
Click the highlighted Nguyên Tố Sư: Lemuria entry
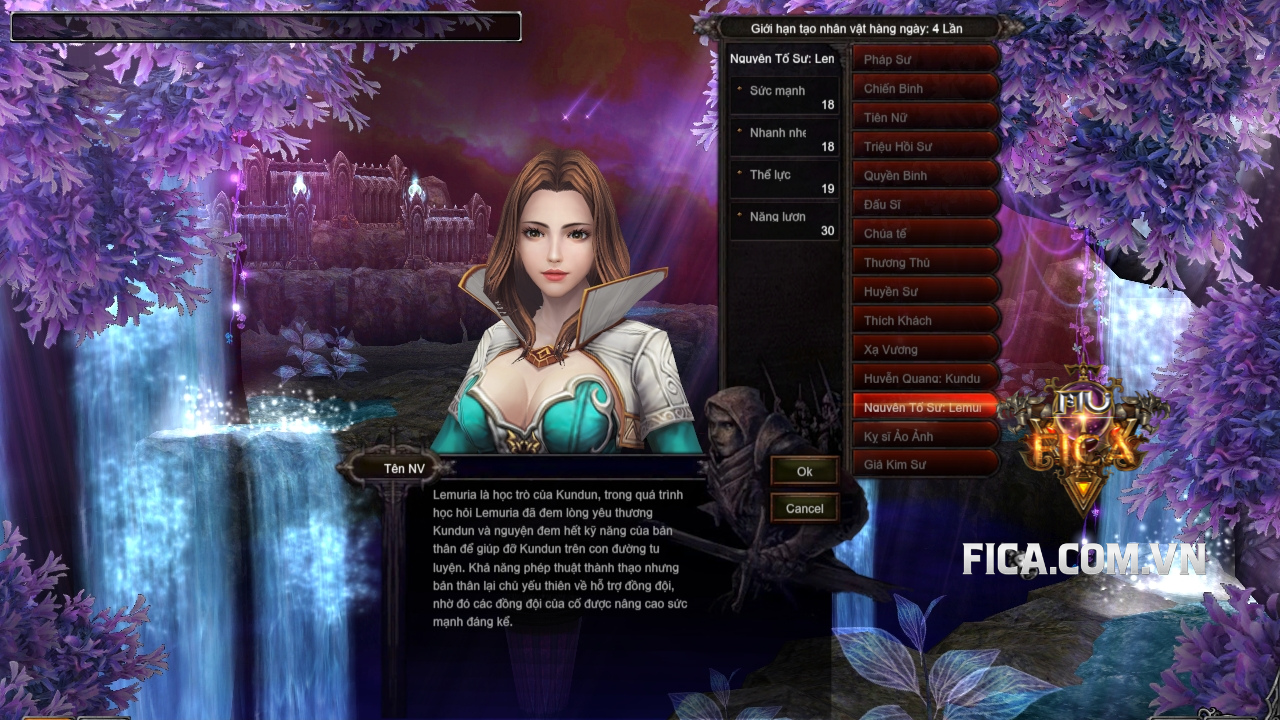[x=925, y=408]
